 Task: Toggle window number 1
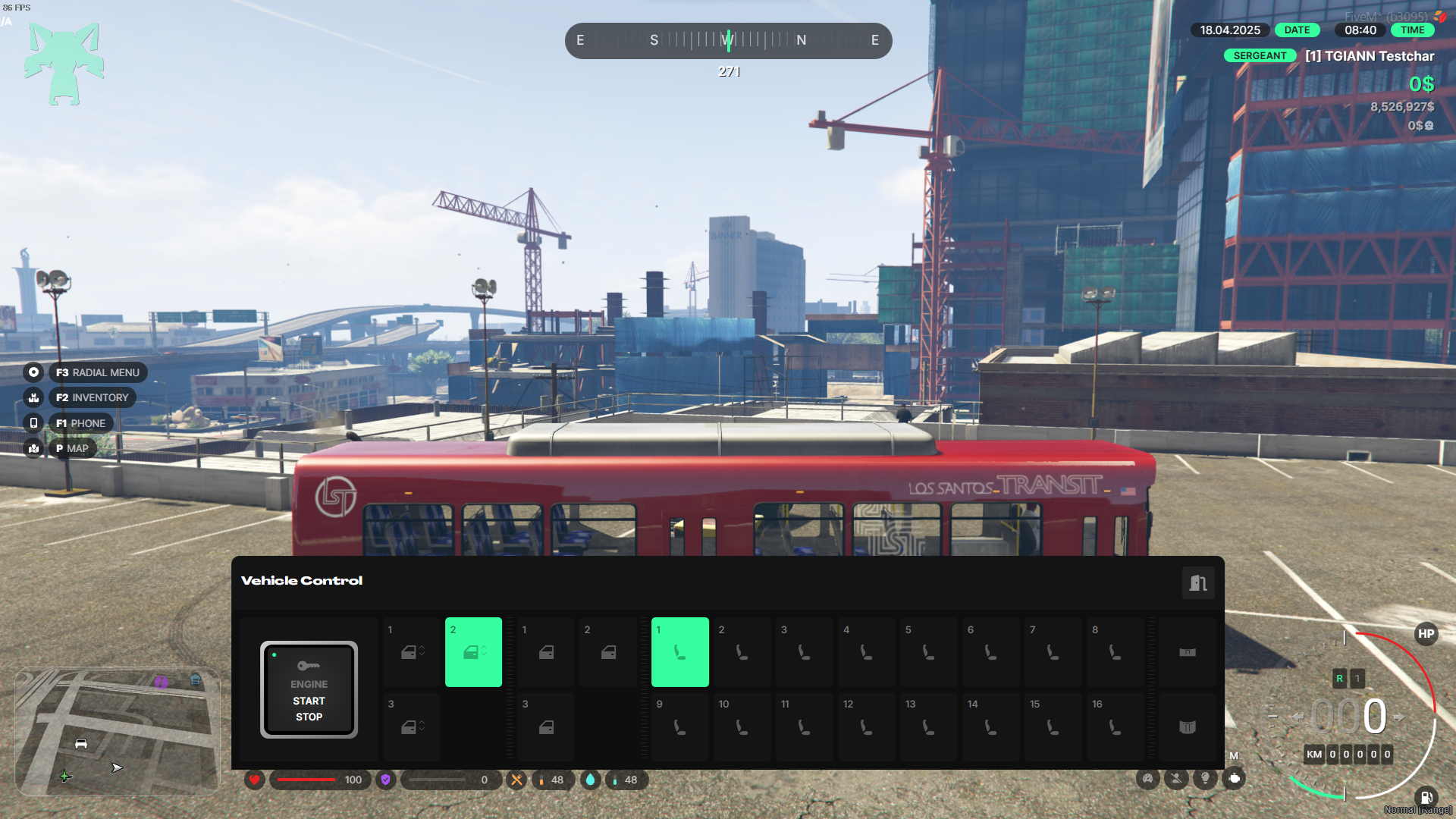pos(412,652)
